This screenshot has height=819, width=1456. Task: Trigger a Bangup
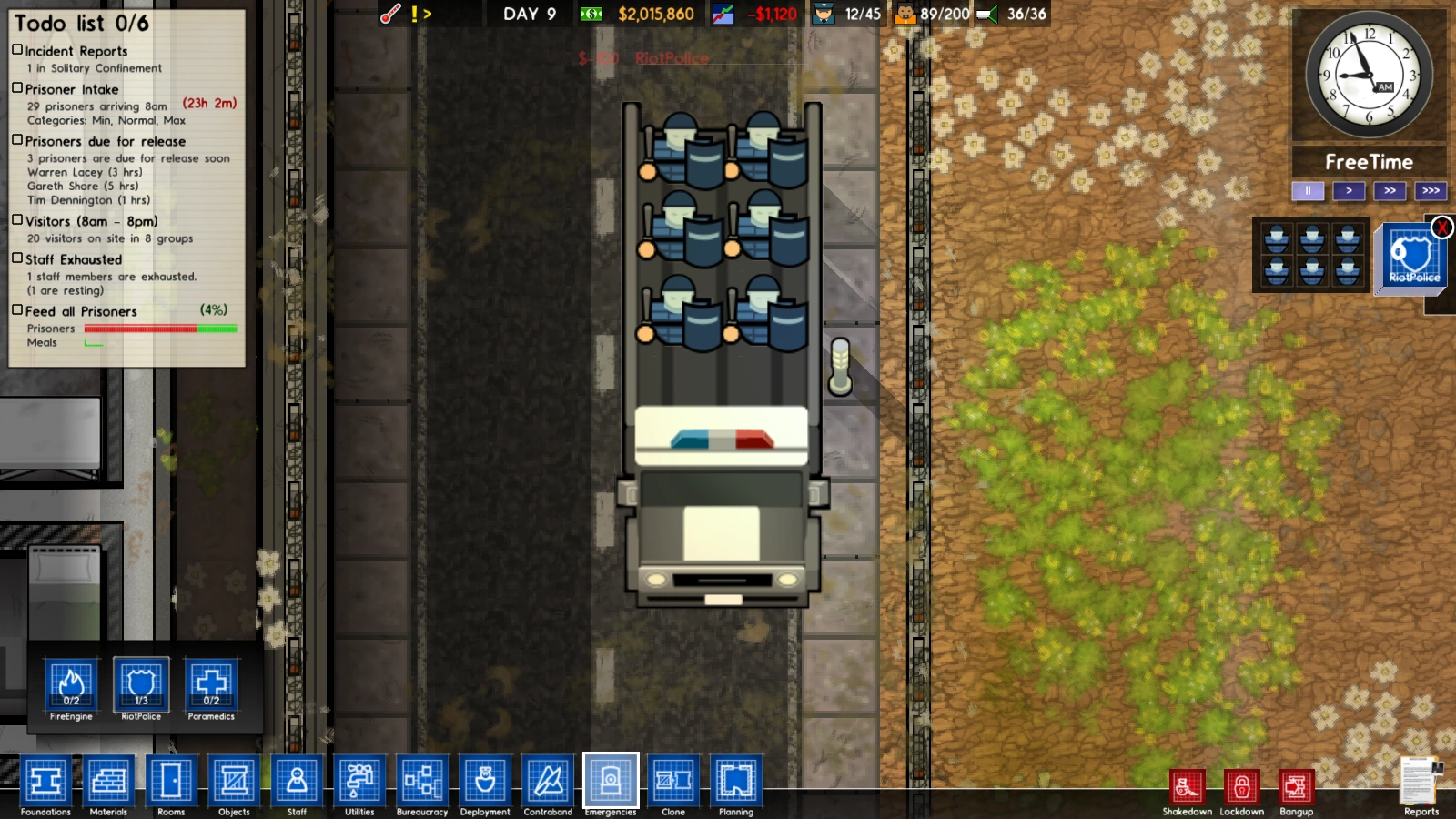point(1297,785)
